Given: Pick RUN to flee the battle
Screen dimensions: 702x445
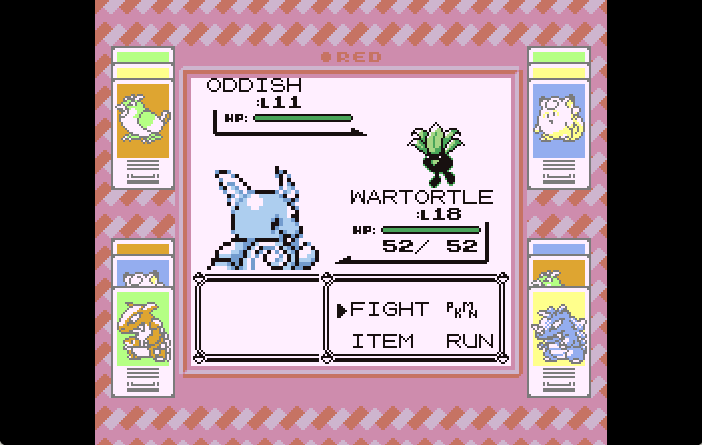Looking at the screenshot, I should (469, 341).
